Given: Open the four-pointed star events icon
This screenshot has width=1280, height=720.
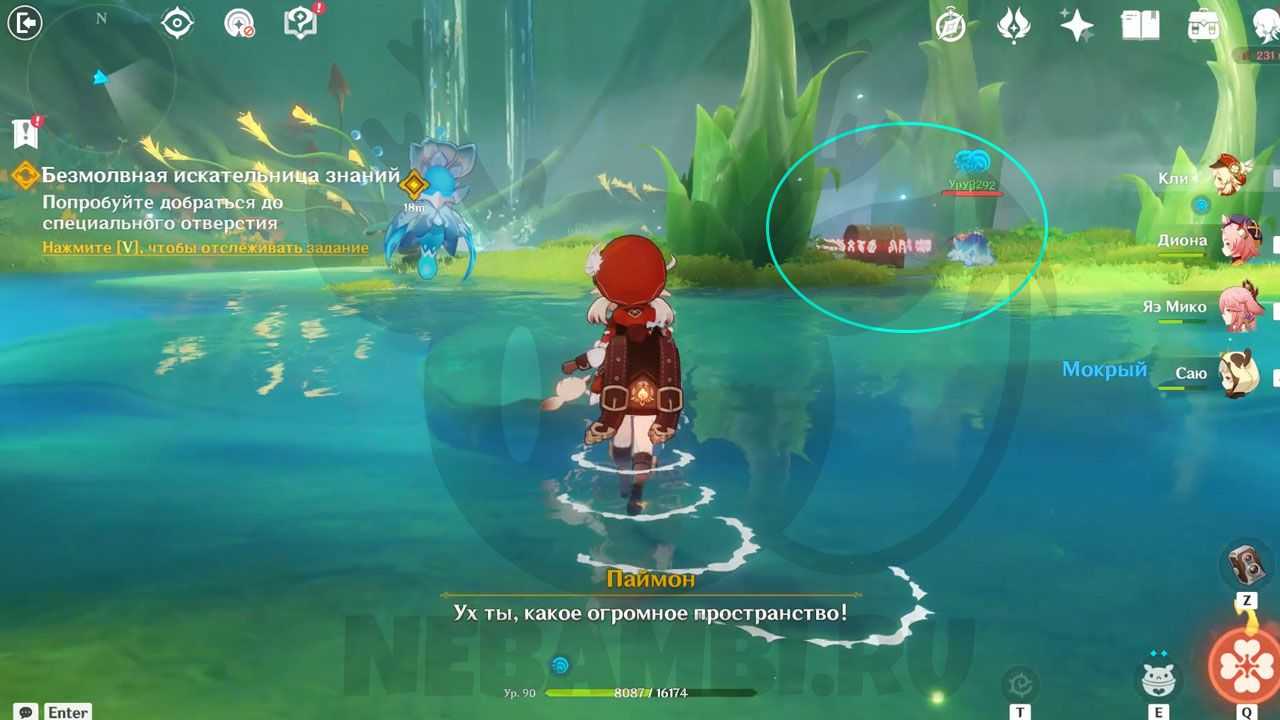Looking at the screenshot, I should 1076,25.
